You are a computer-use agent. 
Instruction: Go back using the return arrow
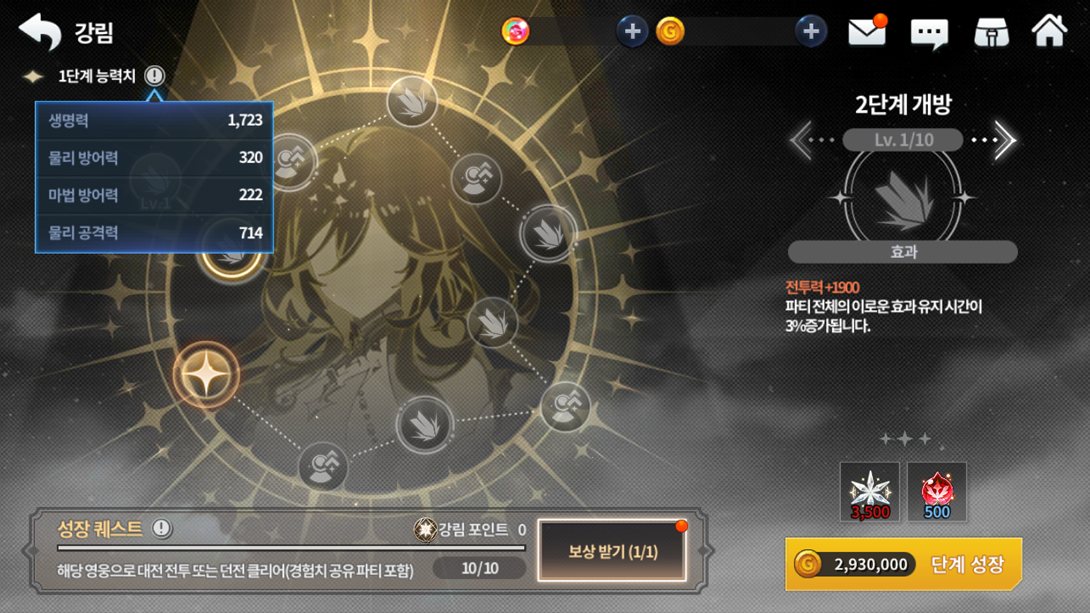point(40,32)
